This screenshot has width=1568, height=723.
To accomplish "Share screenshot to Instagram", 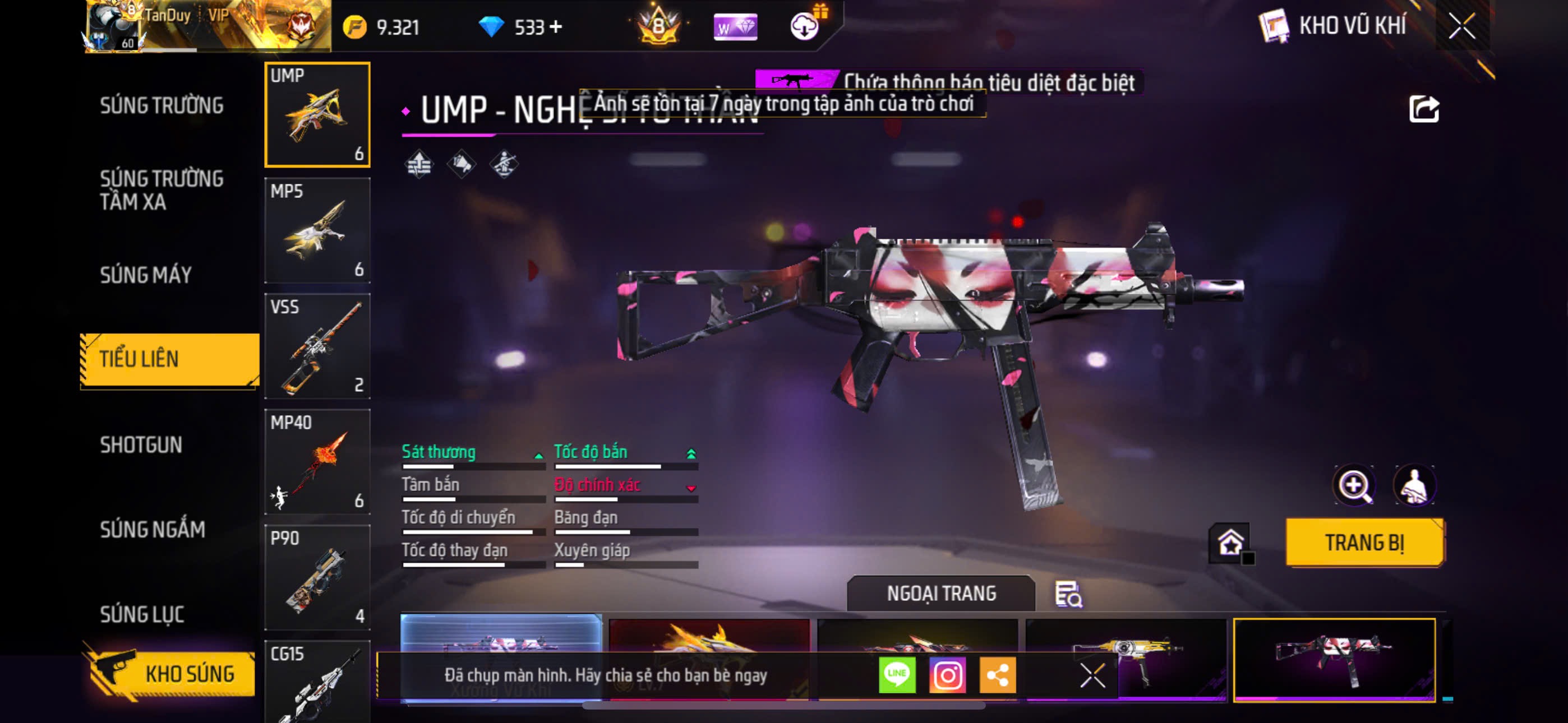I will 947,675.
